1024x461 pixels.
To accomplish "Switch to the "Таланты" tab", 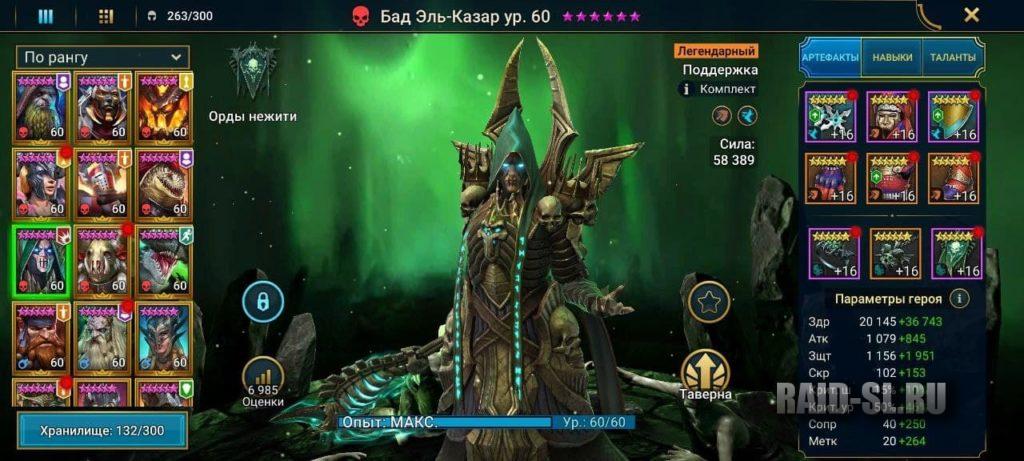I will click(x=951, y=58).
